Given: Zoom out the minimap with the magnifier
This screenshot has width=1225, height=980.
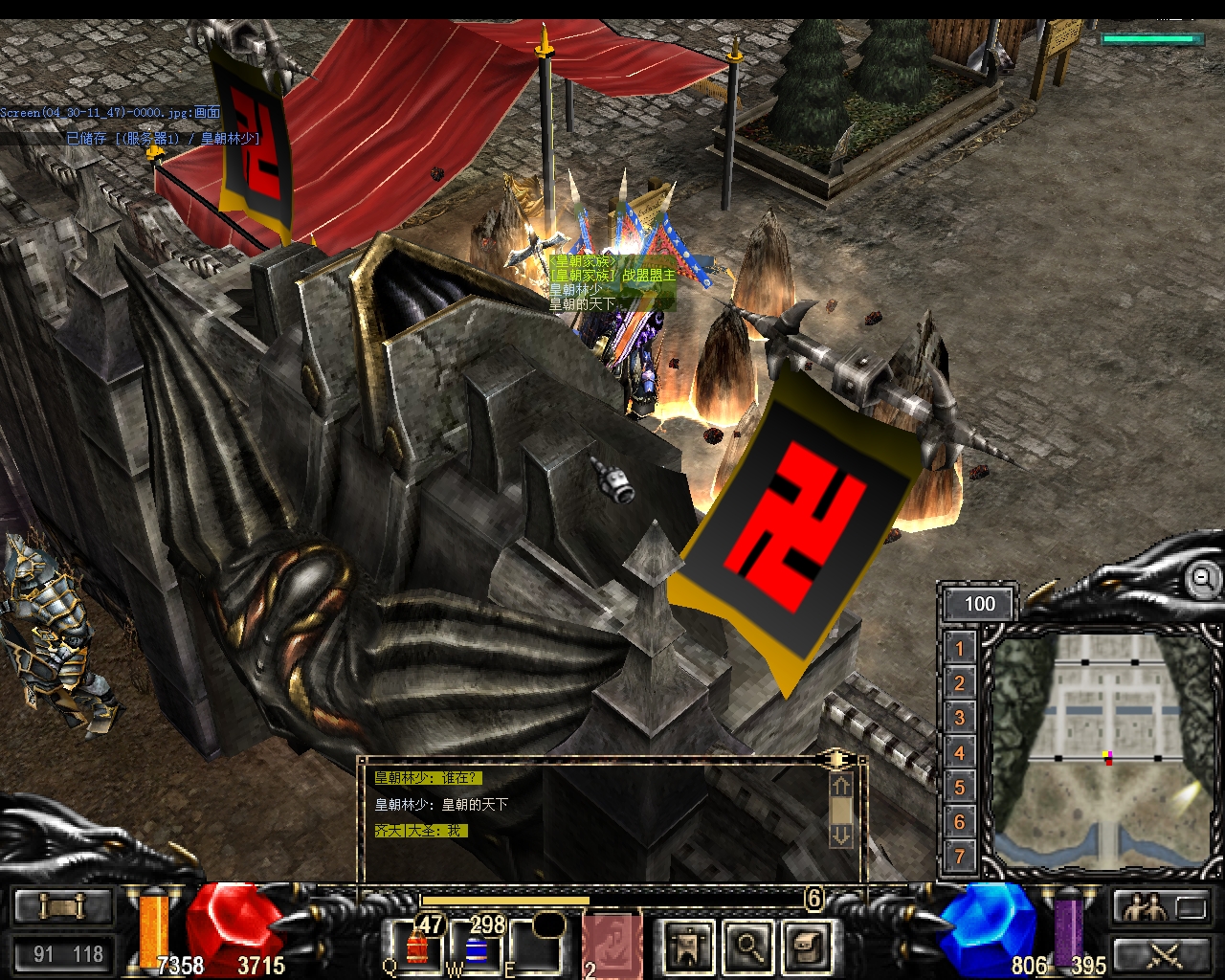Looking at the screenshot, I should [x=1202, y=579].
